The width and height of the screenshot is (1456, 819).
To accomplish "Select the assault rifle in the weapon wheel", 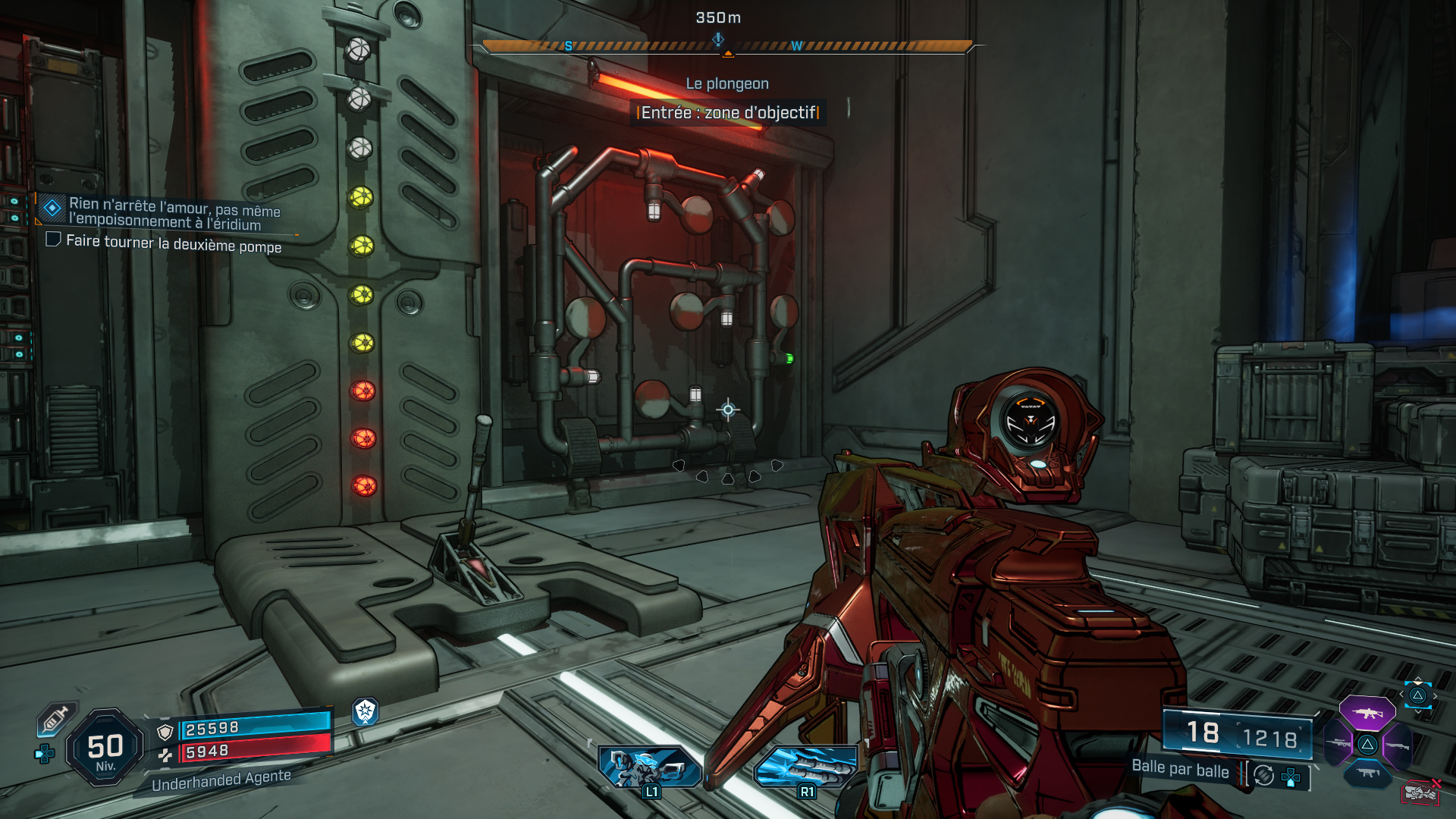I will tap(1367, 713).
